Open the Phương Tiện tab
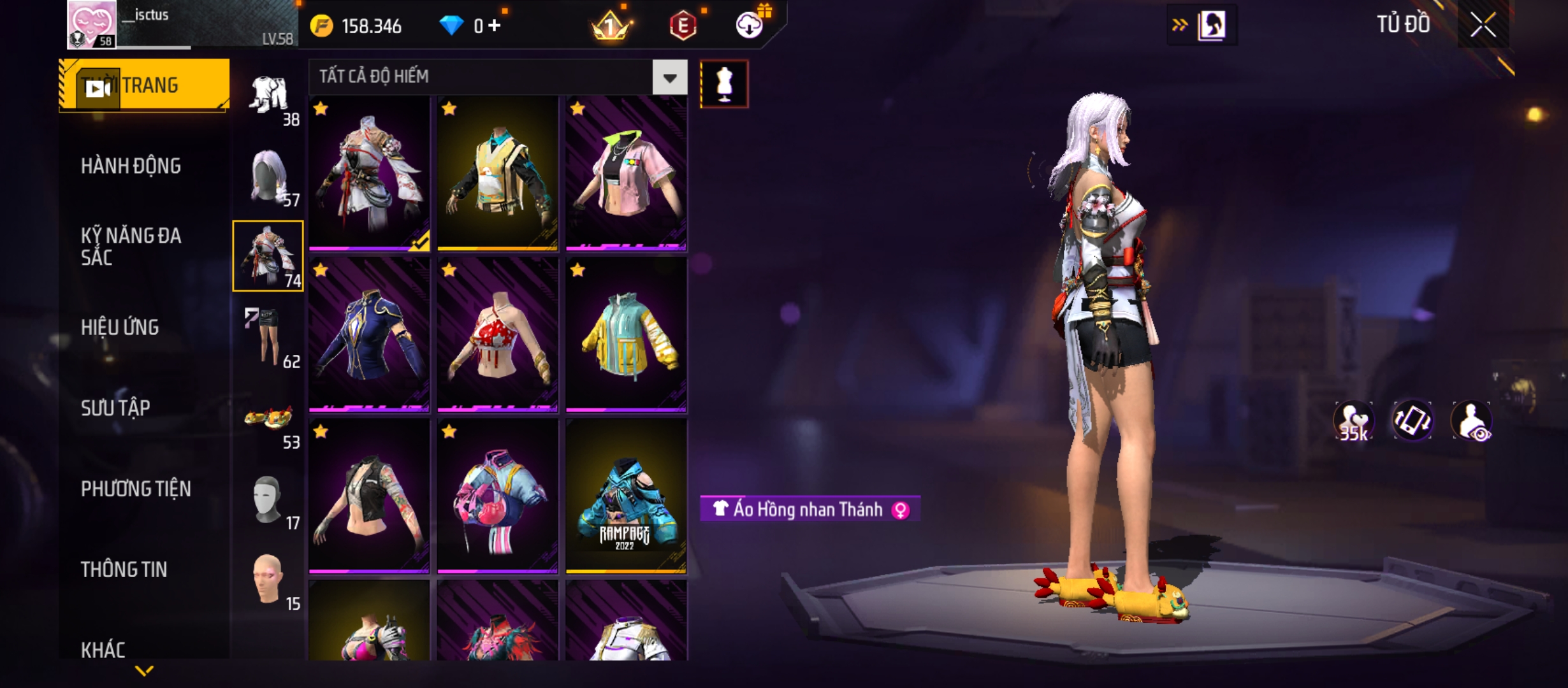 136,489
